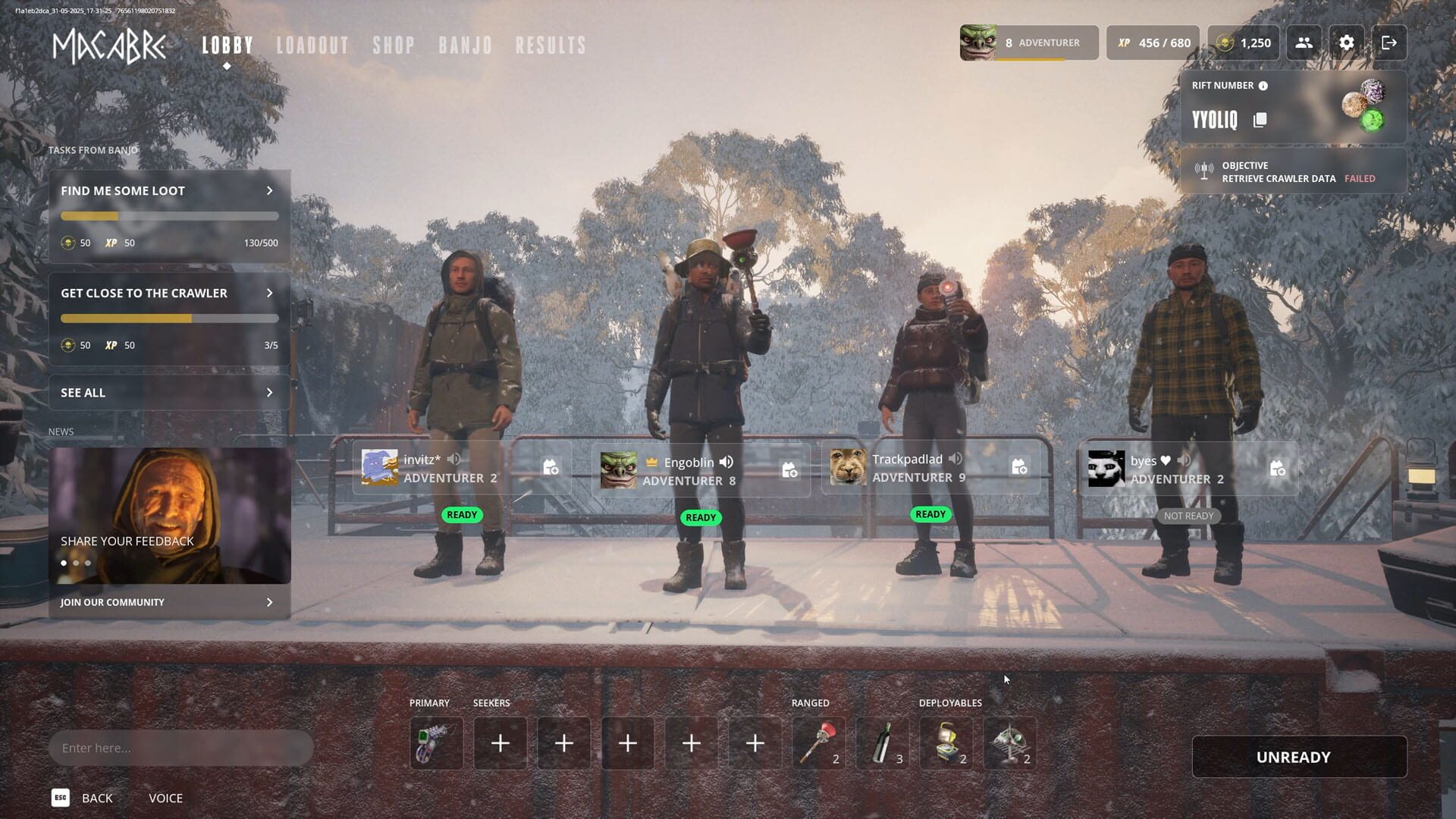Open invitz's gift box icon

coord(551,469)
